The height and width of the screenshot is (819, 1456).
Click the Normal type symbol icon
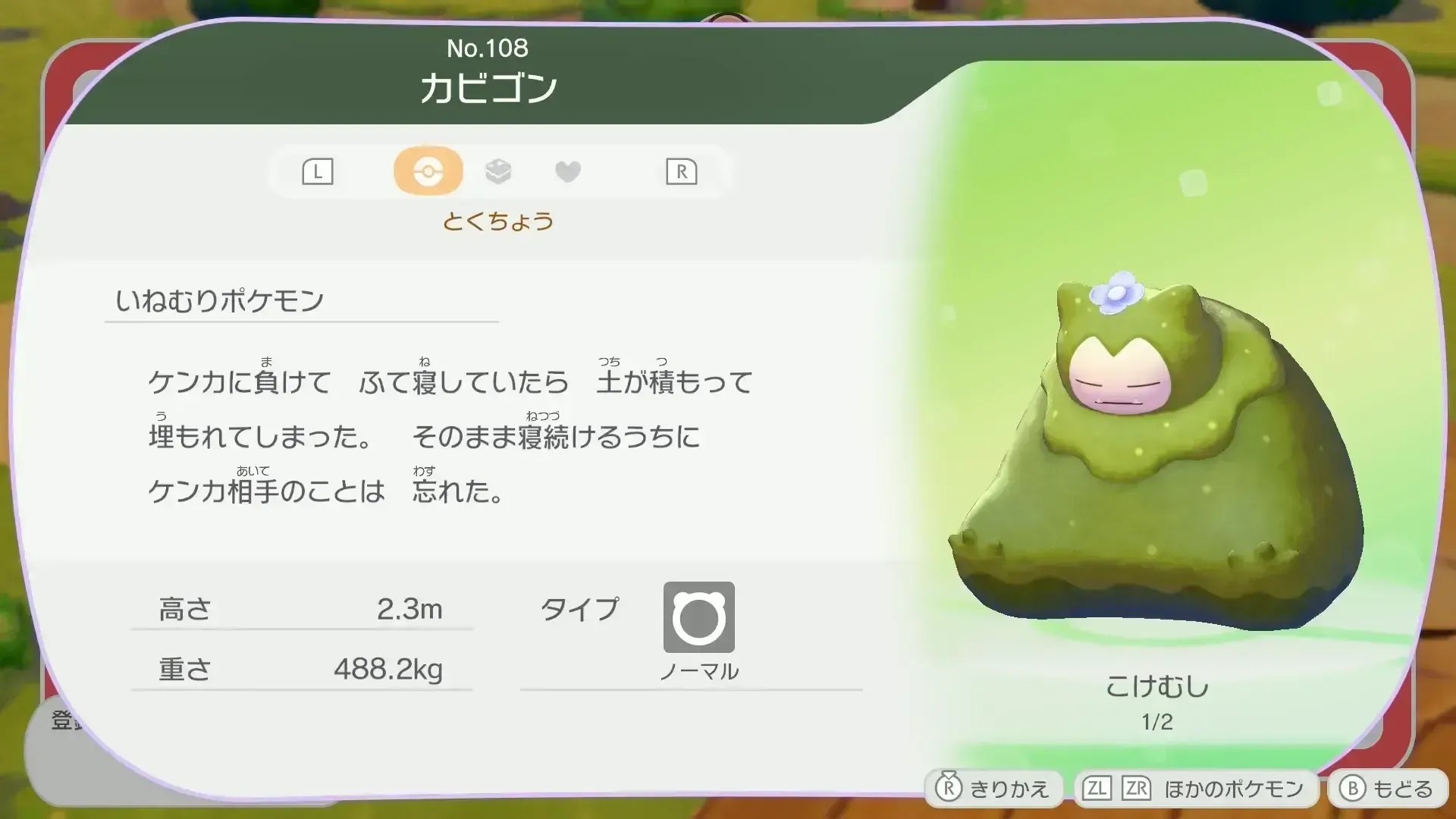698,617
